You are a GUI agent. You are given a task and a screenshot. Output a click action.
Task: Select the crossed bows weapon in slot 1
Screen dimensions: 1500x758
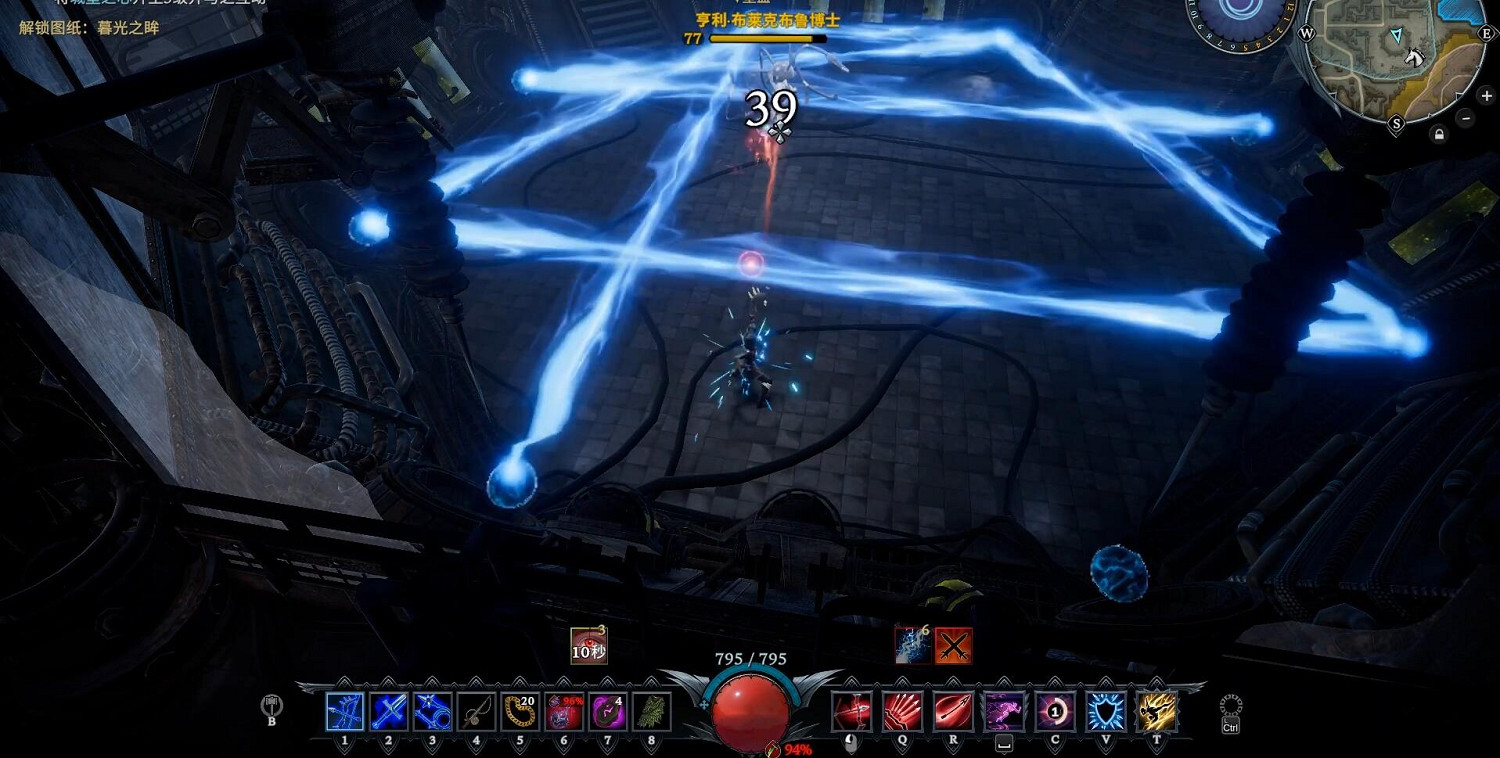tap(345, 712)
